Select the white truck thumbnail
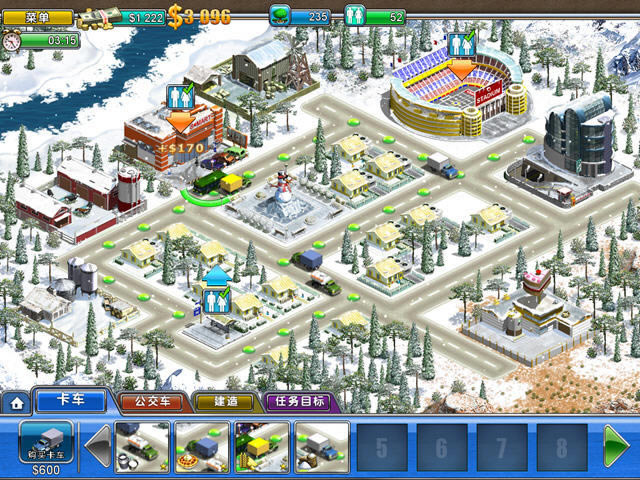 click(322, 445)
